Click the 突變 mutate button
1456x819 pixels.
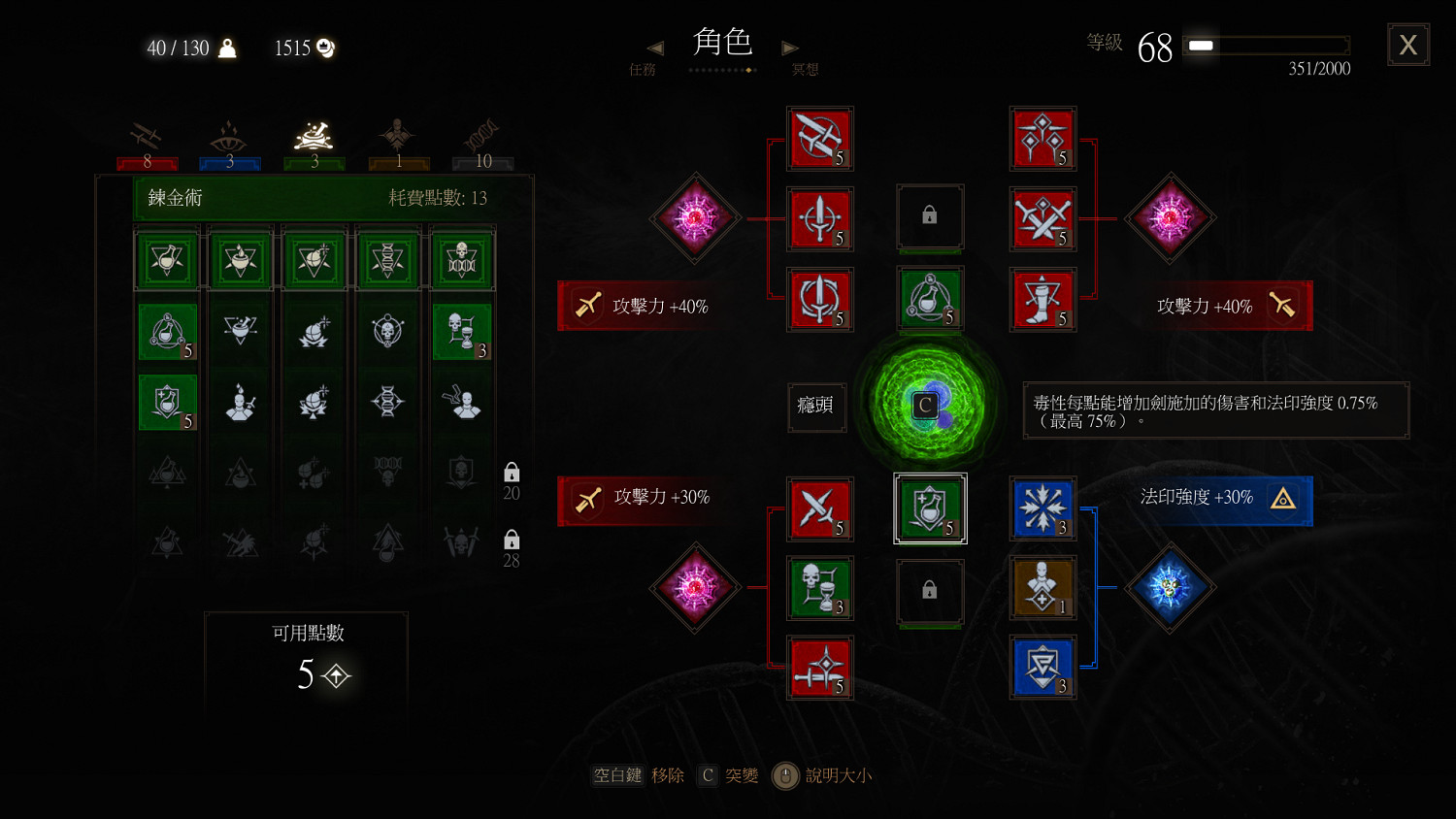(x=744, y=775)
